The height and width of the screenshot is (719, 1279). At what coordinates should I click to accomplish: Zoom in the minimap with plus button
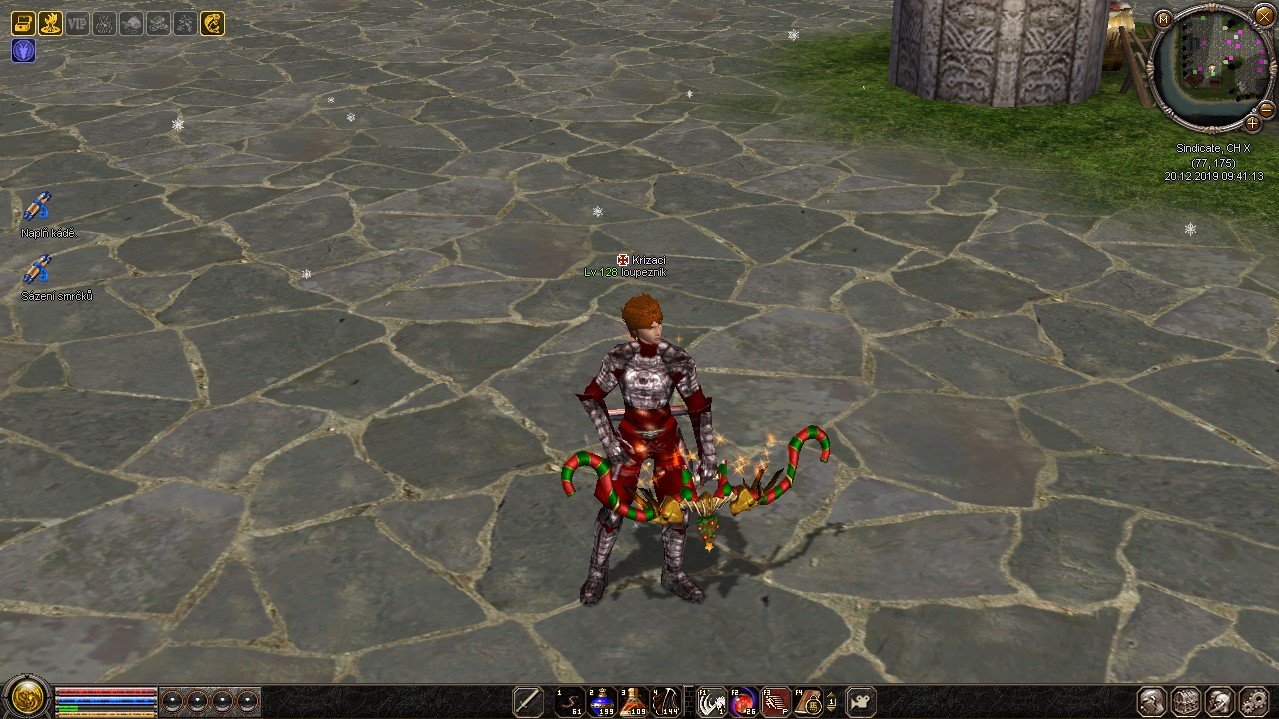pos(1252,124)
